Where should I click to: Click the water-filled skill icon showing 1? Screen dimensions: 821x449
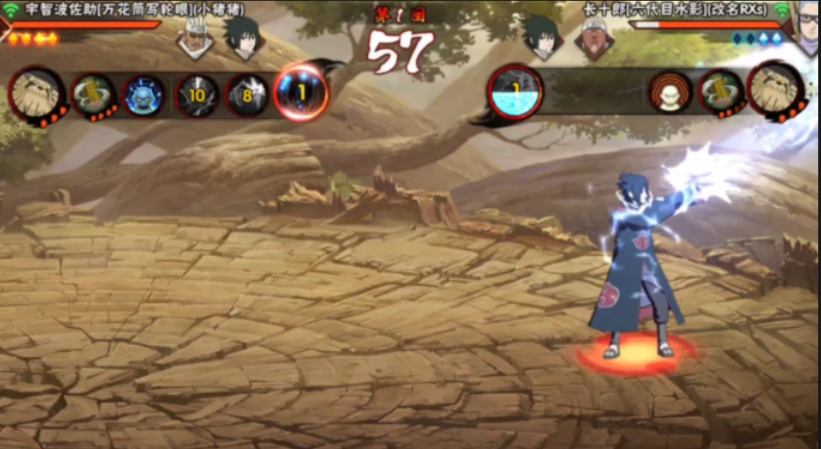click(516, 93)
